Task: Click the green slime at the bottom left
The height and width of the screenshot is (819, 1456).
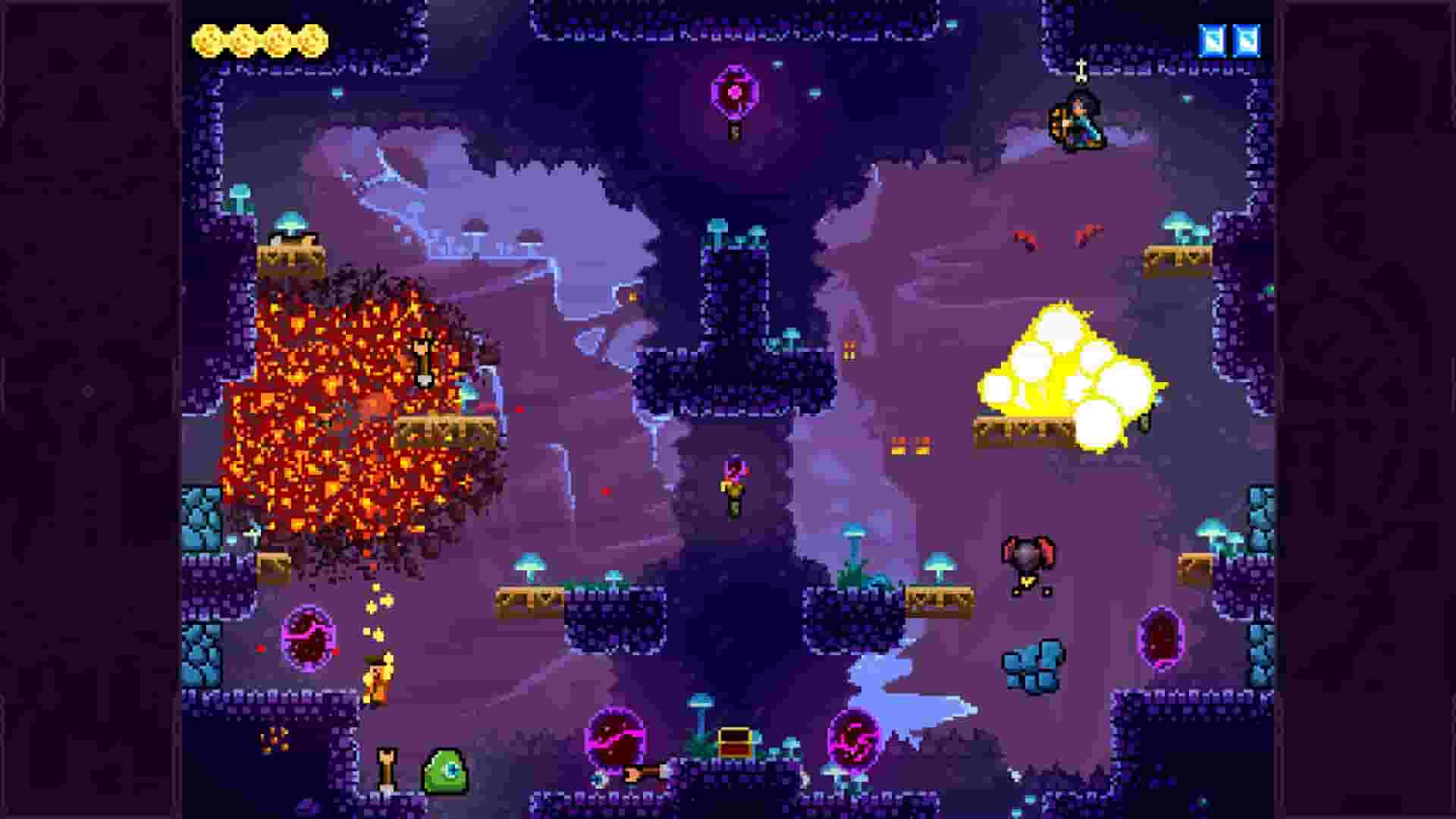Action: (447, 770)
